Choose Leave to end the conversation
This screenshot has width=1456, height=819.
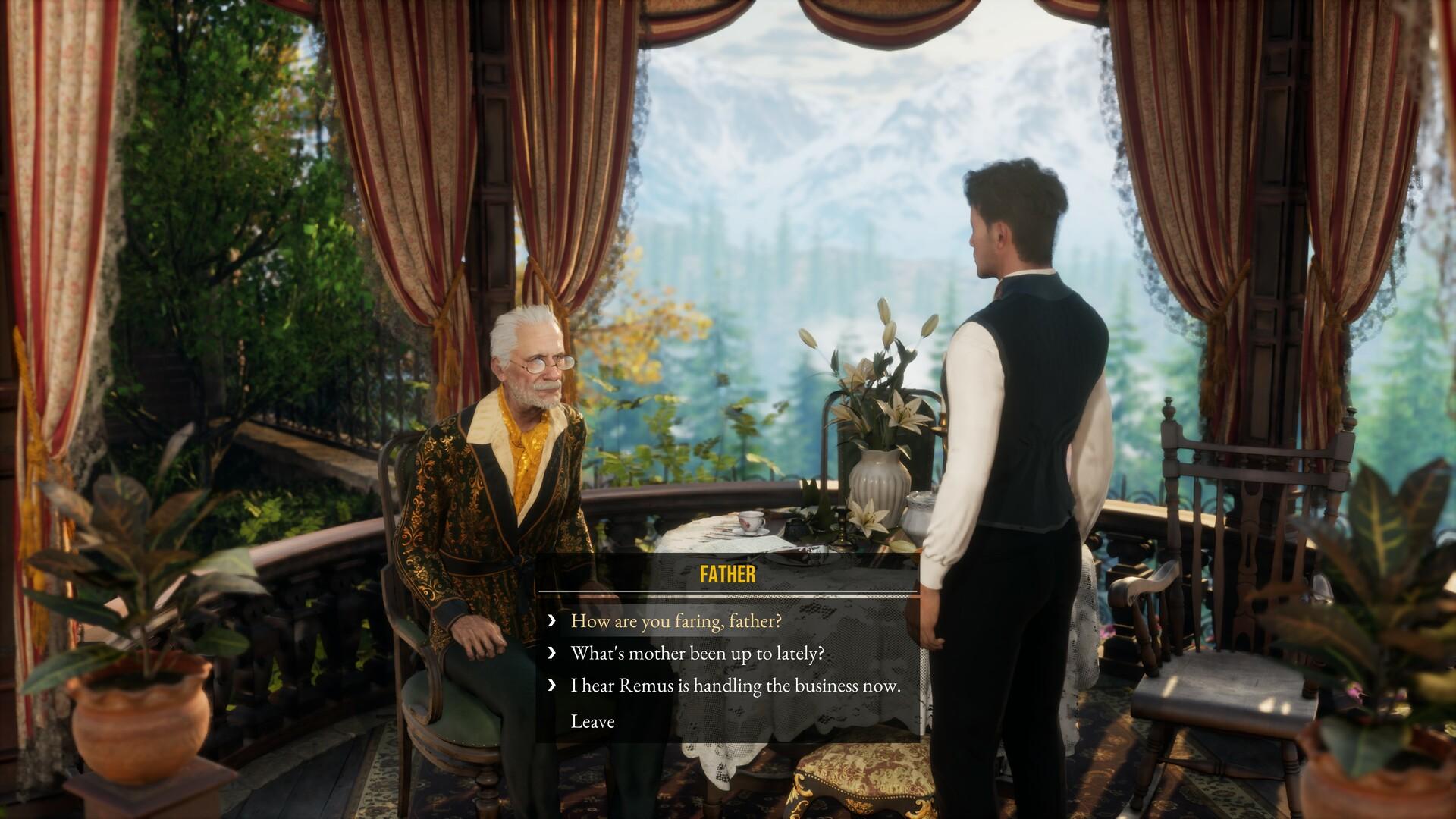coord(592,721)
